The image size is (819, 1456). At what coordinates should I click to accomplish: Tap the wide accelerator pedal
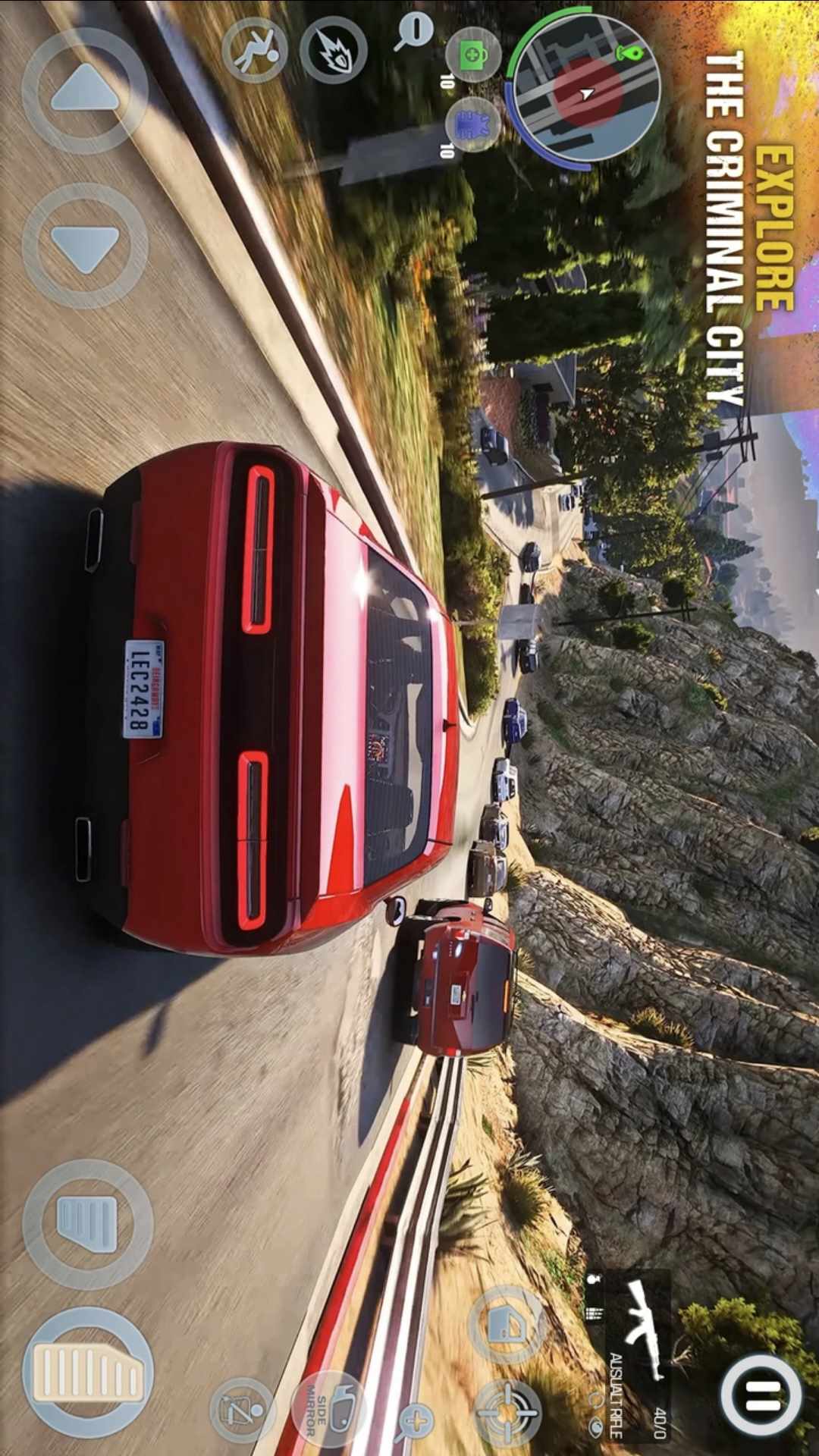pyautogui.click(x=88, y=1373)
